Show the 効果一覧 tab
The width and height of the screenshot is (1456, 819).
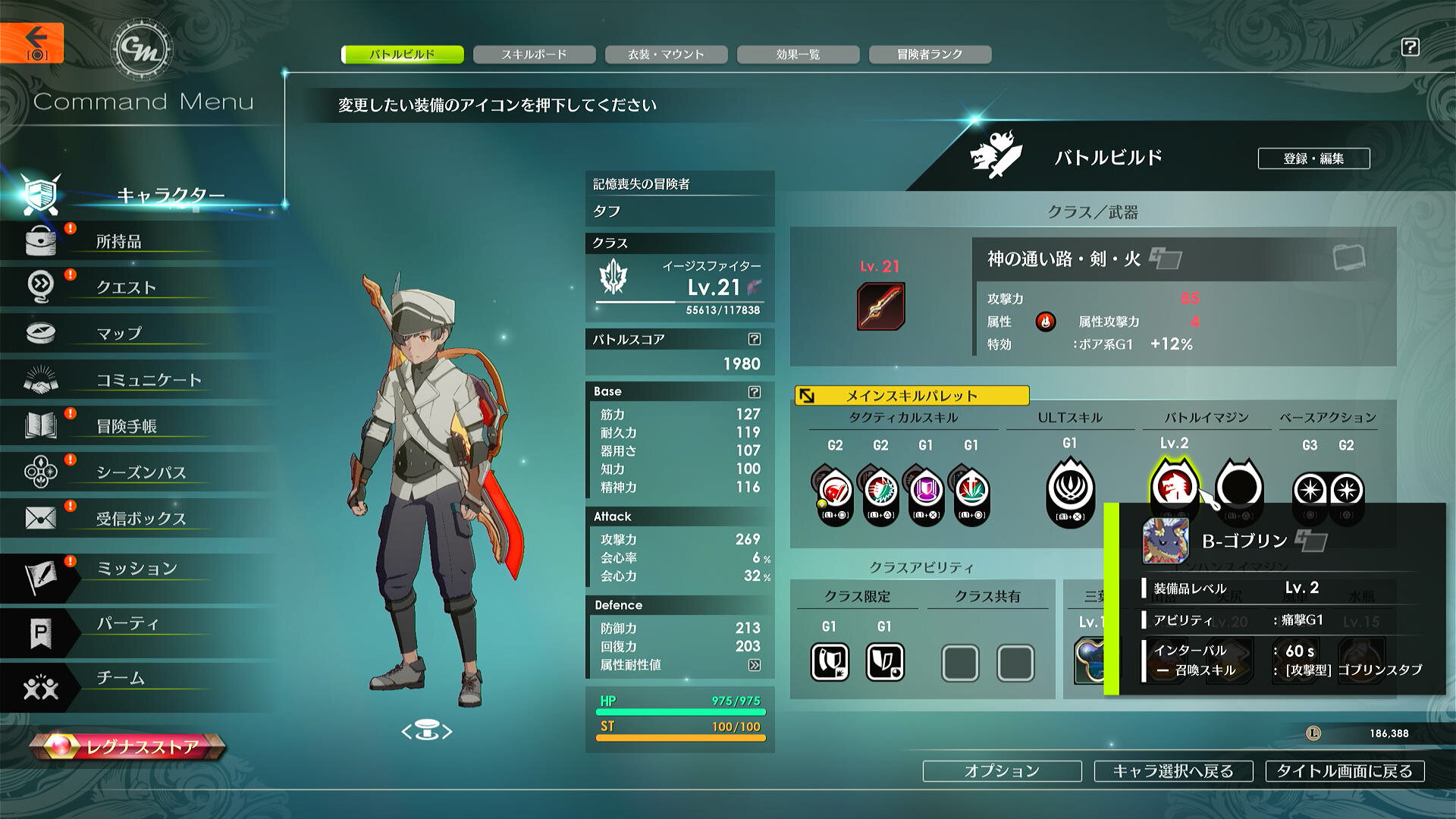tap(798, 55)
